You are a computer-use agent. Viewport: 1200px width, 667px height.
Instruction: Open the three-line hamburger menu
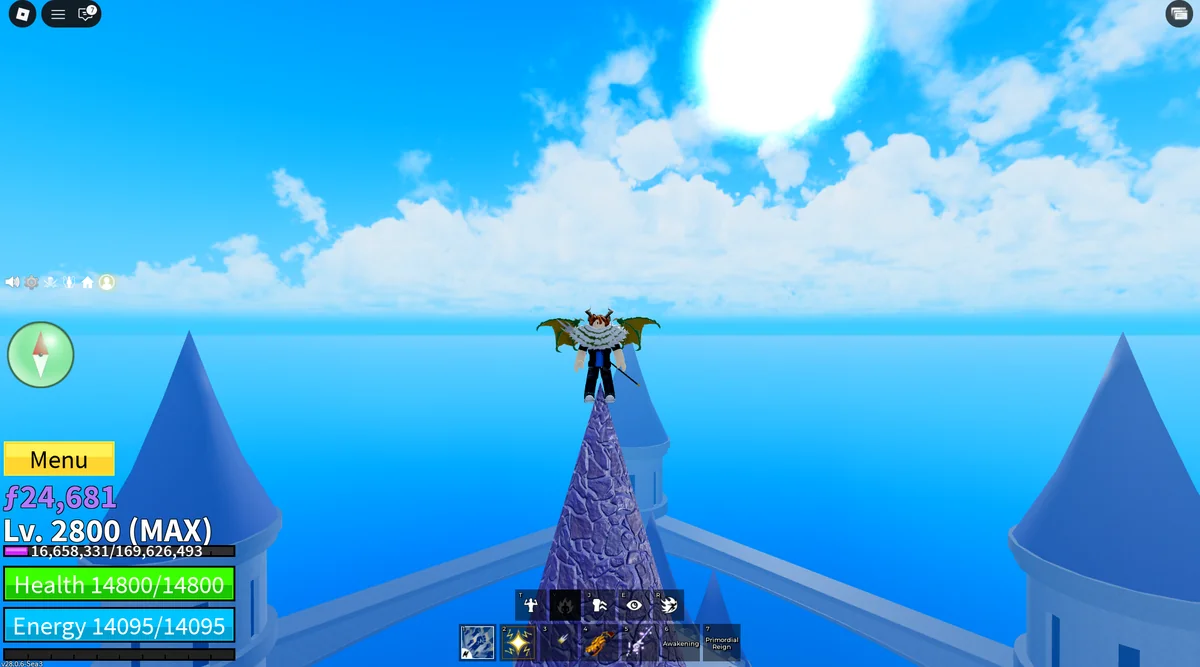coord(58,14)
